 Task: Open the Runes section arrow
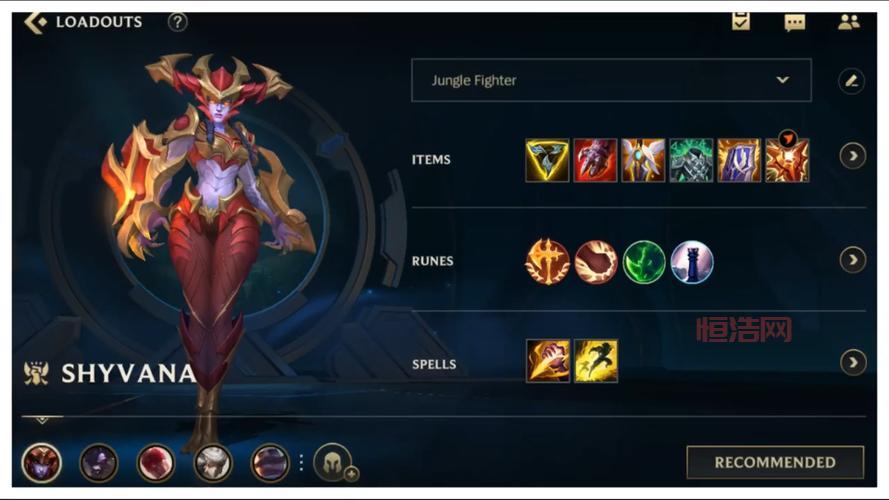click(852, 260)
